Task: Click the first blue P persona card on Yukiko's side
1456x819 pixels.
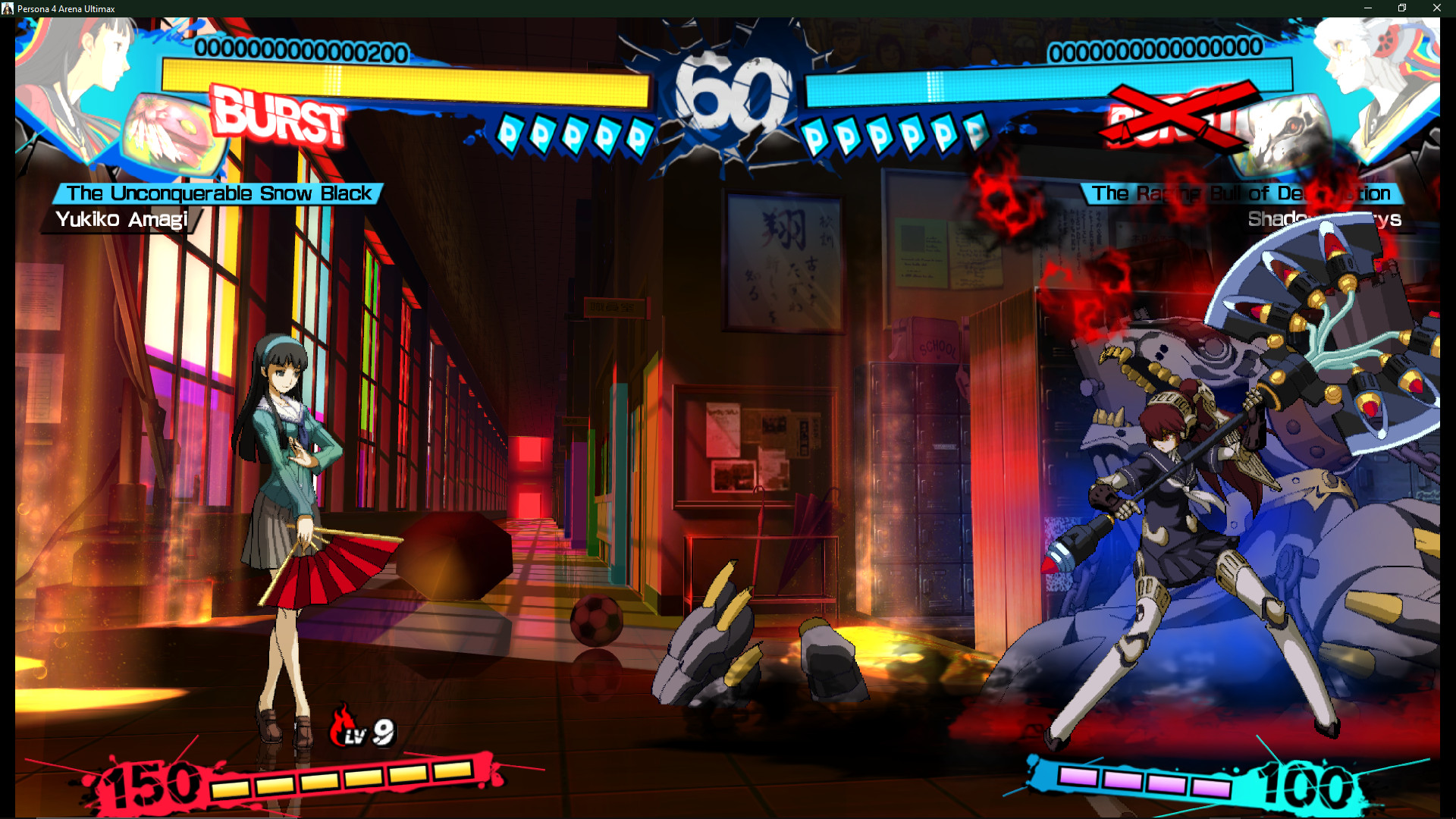Action: pyautogui.click(x=510, y=135)
